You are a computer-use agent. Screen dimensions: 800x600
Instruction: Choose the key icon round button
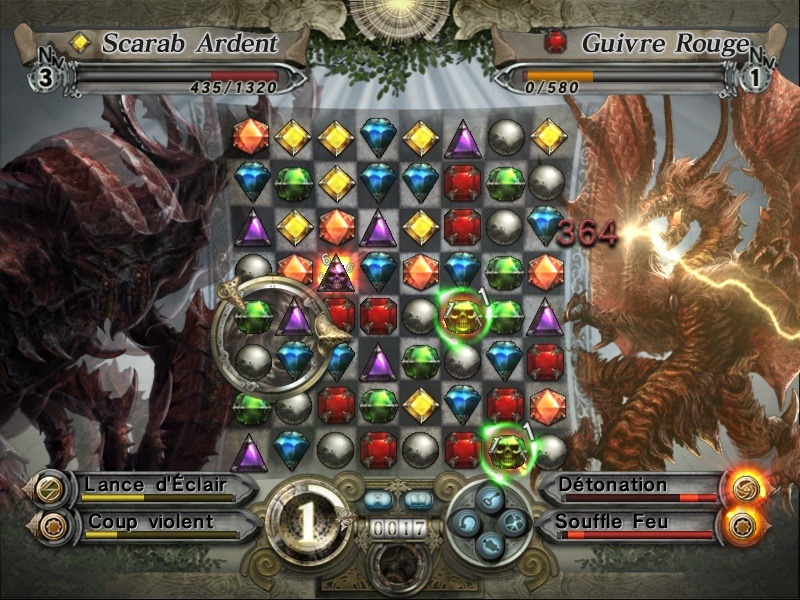pos(488,496)
